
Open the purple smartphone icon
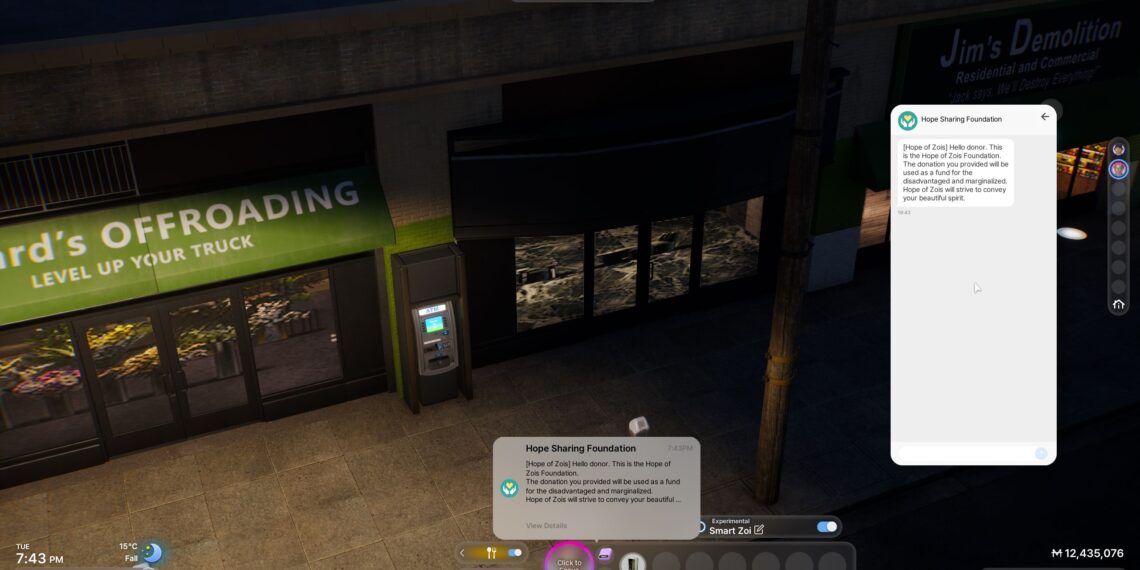point(605,554)
